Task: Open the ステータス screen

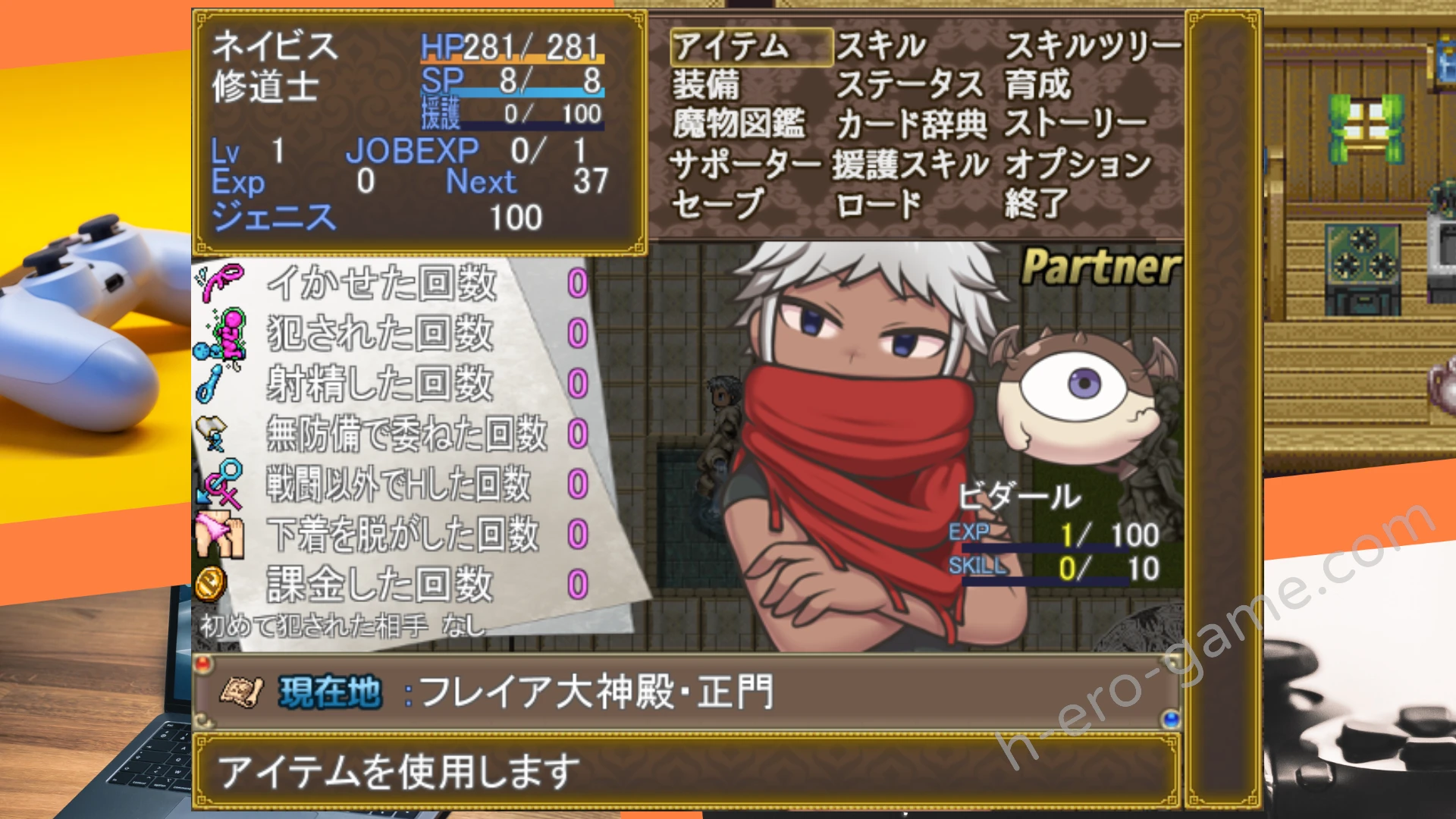Action: pyautogui.click(x=909, y=85)
